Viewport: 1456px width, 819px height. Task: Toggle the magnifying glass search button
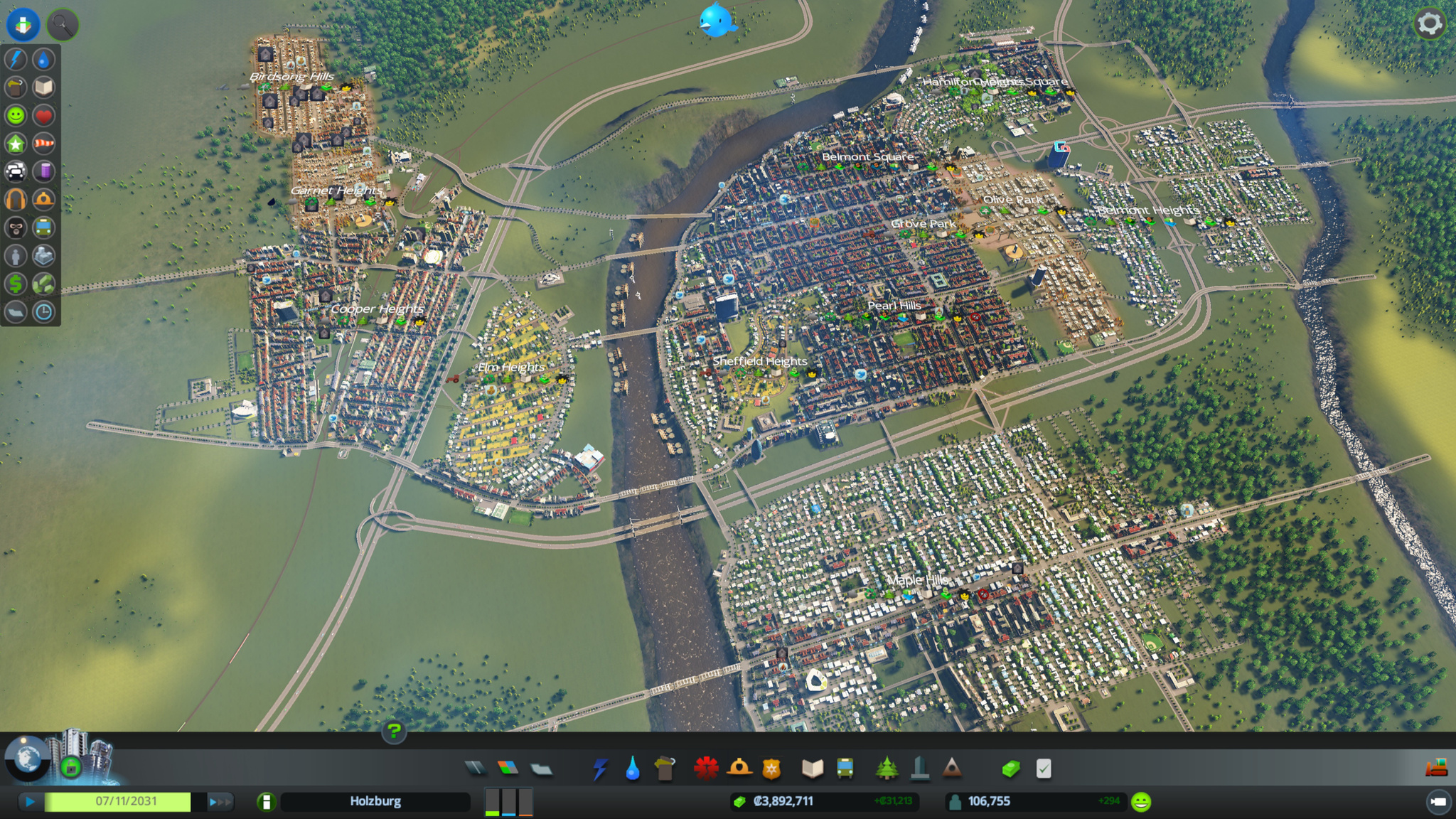tap(63, 25)
